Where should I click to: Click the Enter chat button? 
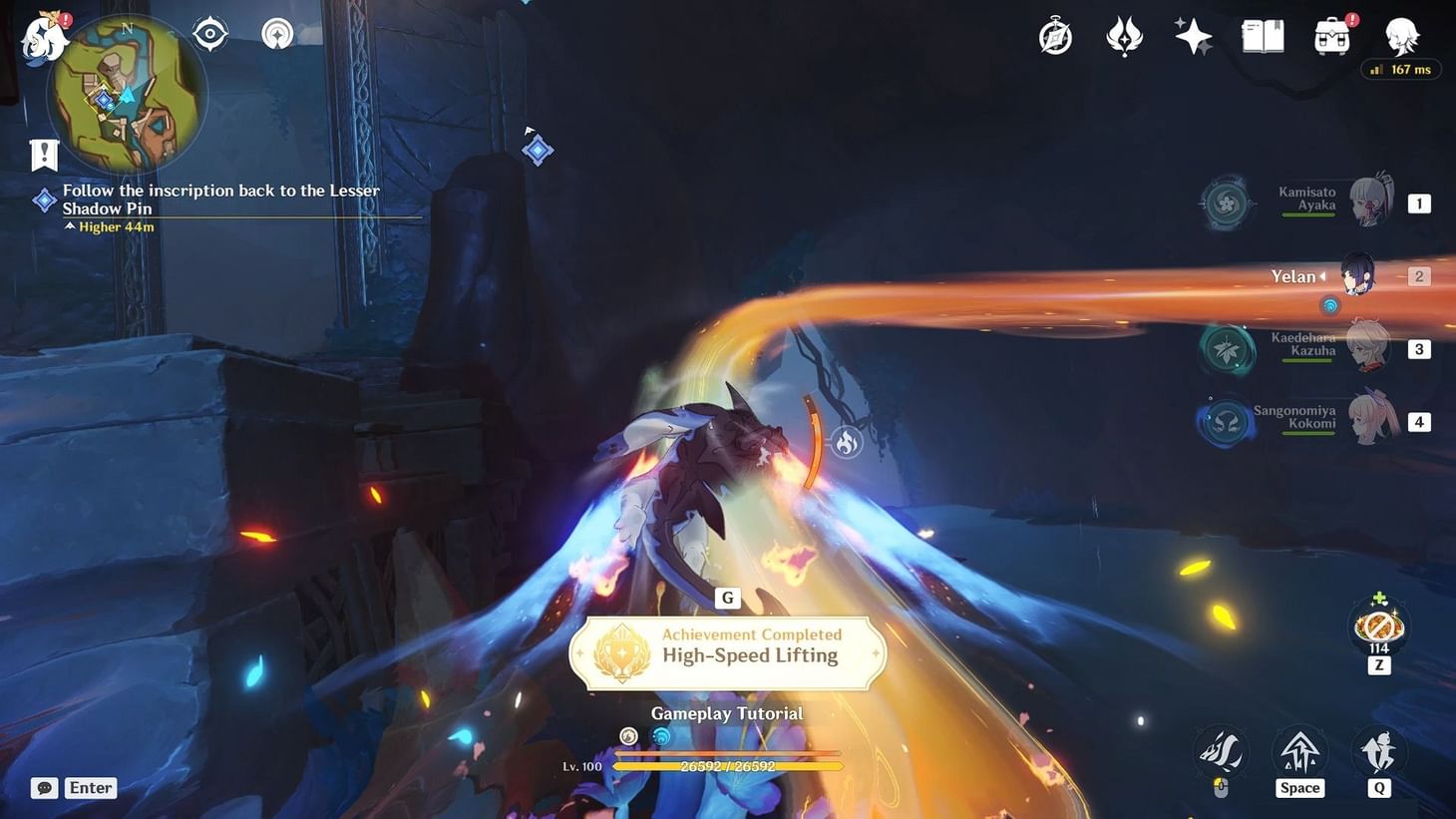pos(90,787)
